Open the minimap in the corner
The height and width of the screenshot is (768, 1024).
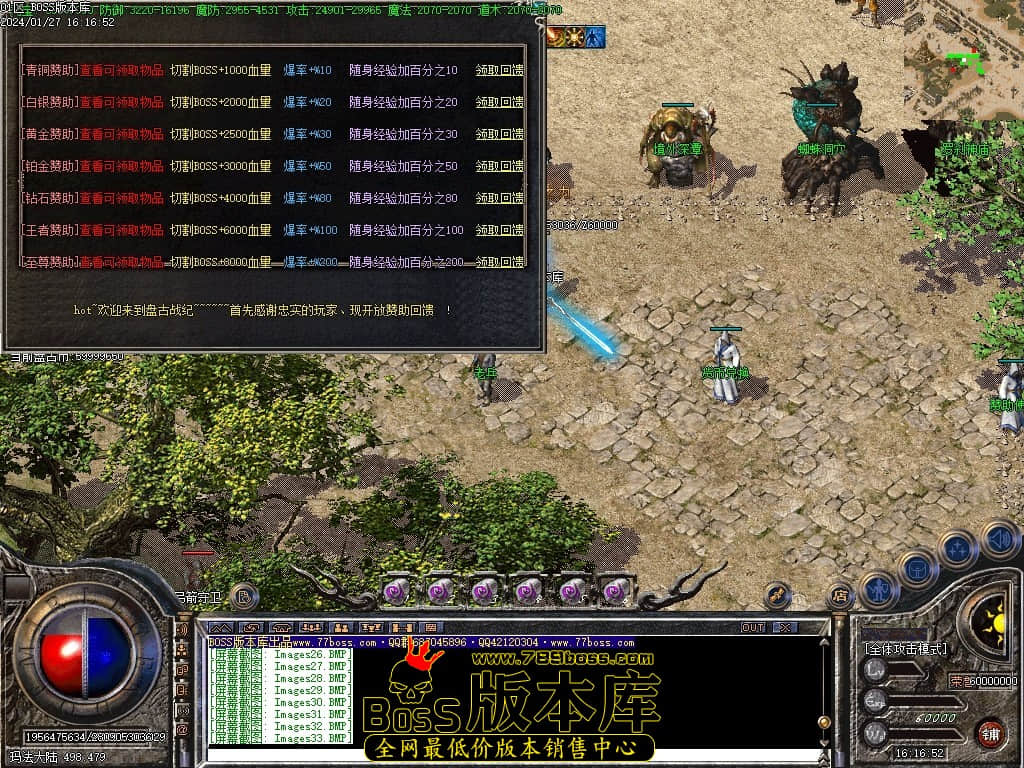963,60
